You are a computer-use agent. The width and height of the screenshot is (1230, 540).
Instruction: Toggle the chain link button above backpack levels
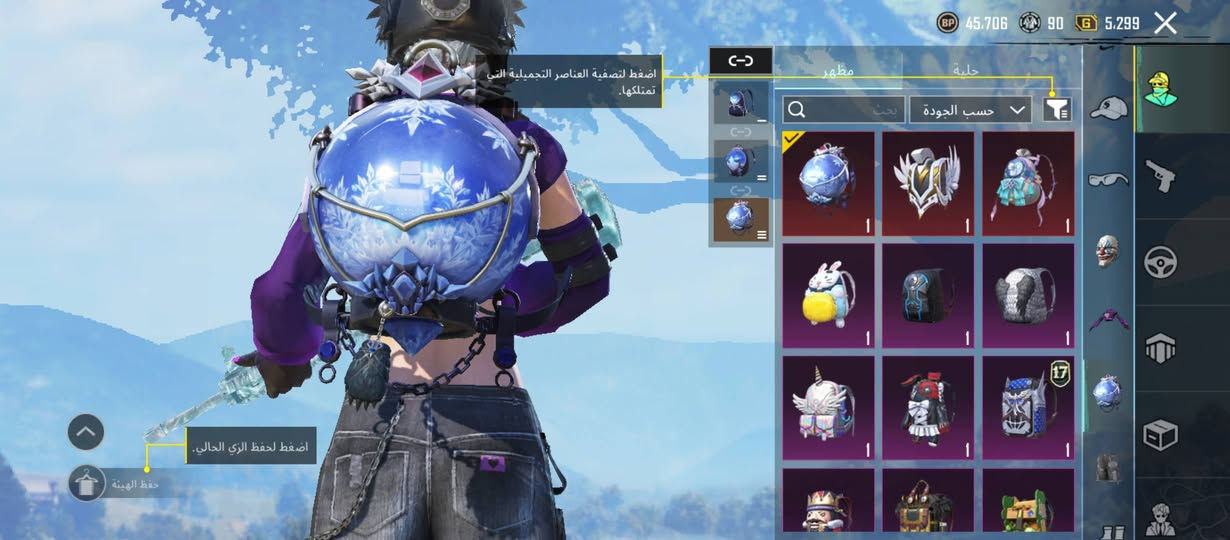(x=740, y=62)
